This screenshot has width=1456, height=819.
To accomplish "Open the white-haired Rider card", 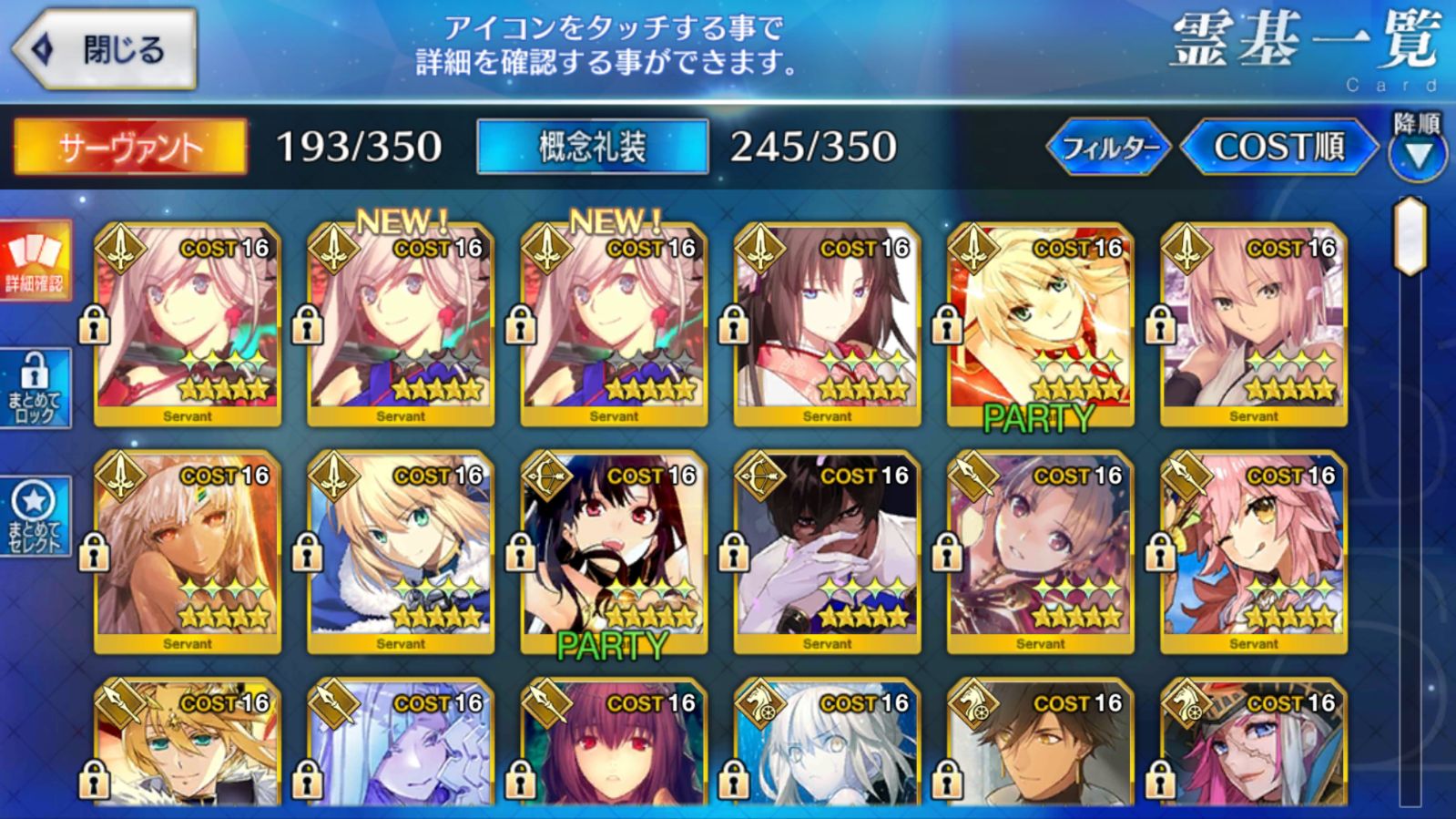I will pos(827,742).
